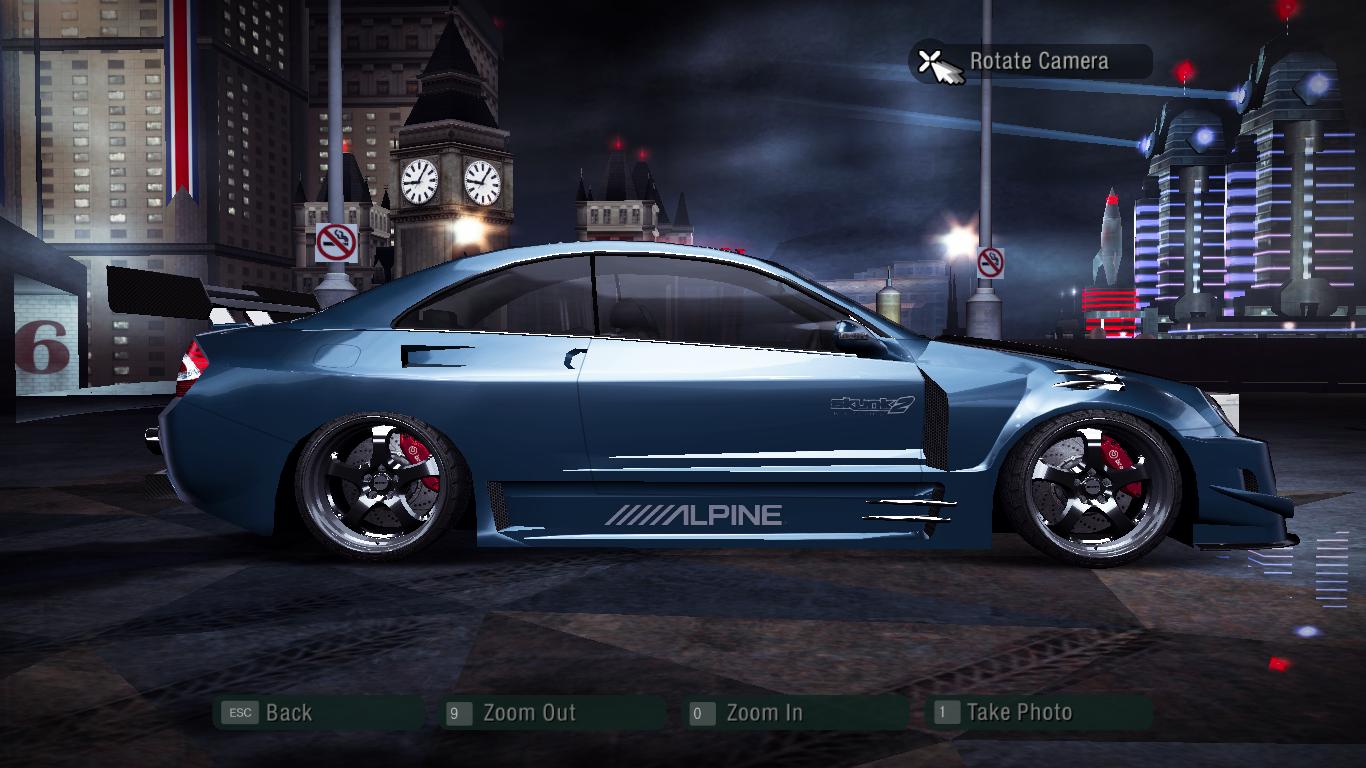This screenshot has width=1366, height=768.
Task: Activate the Rotate Camera control
Action: coord(1037,62)
